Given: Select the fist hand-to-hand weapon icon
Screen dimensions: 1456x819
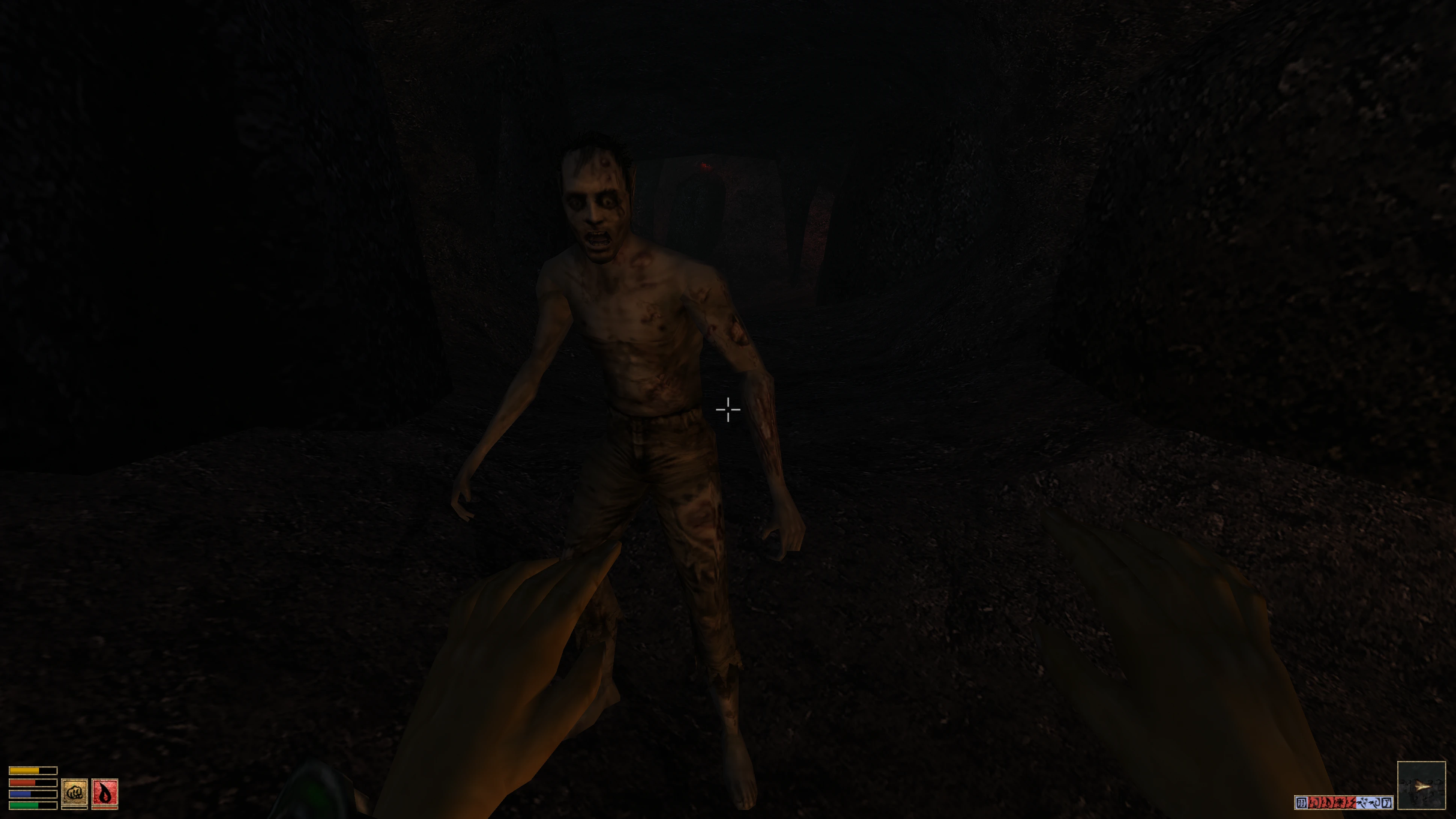Looking at the screenshot, I should [x=74, y=792].
